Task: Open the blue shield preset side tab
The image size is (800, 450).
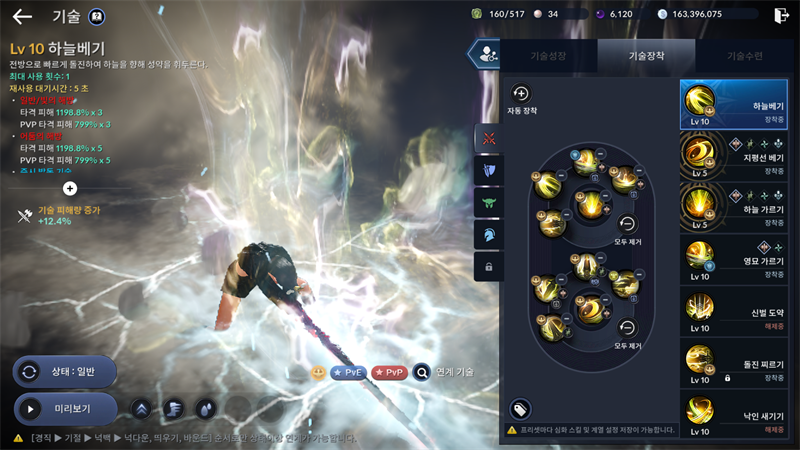Action: [x=488, y=170]
